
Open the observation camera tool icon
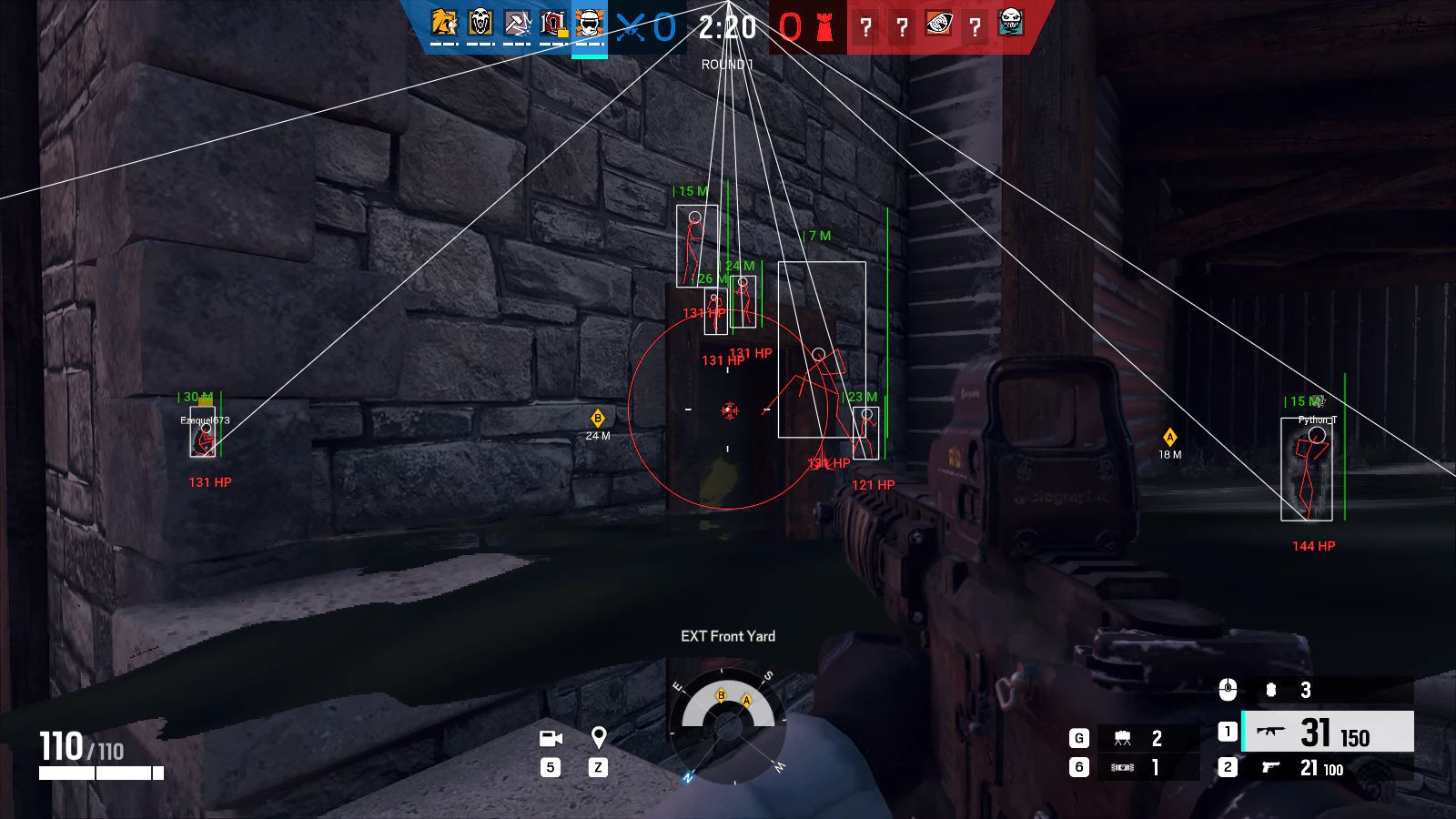click(x=551, y=738)
